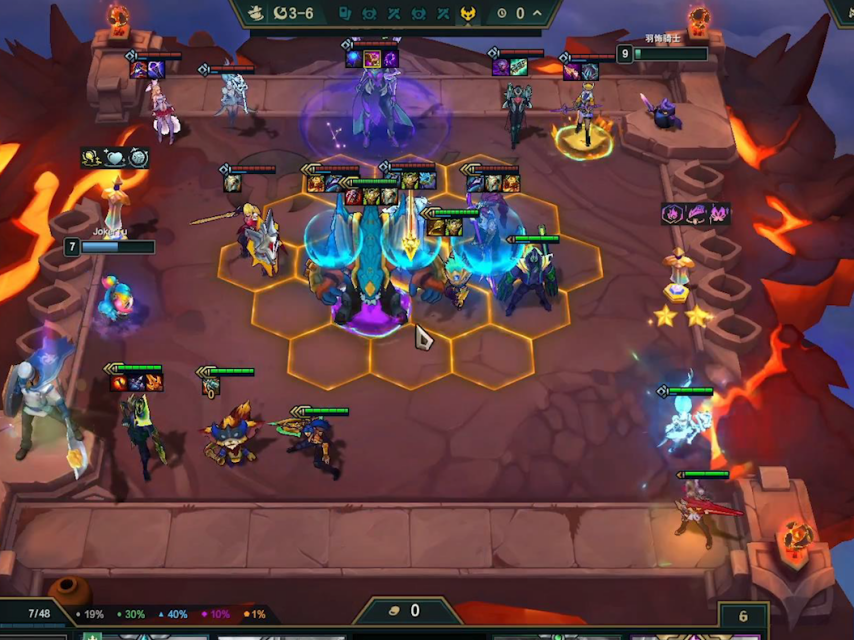The image size is (854, 640).
Task: Click the first round icon after the stage number
Action: (345, 13)
